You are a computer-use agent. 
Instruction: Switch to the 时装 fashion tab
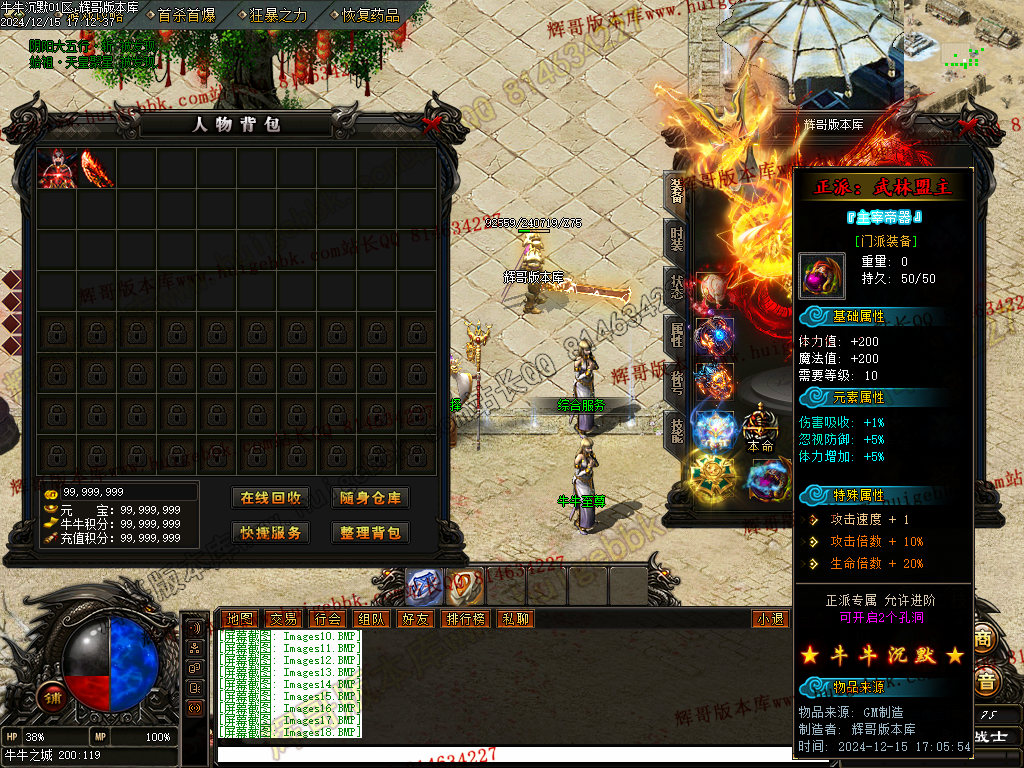pos(677,238)
